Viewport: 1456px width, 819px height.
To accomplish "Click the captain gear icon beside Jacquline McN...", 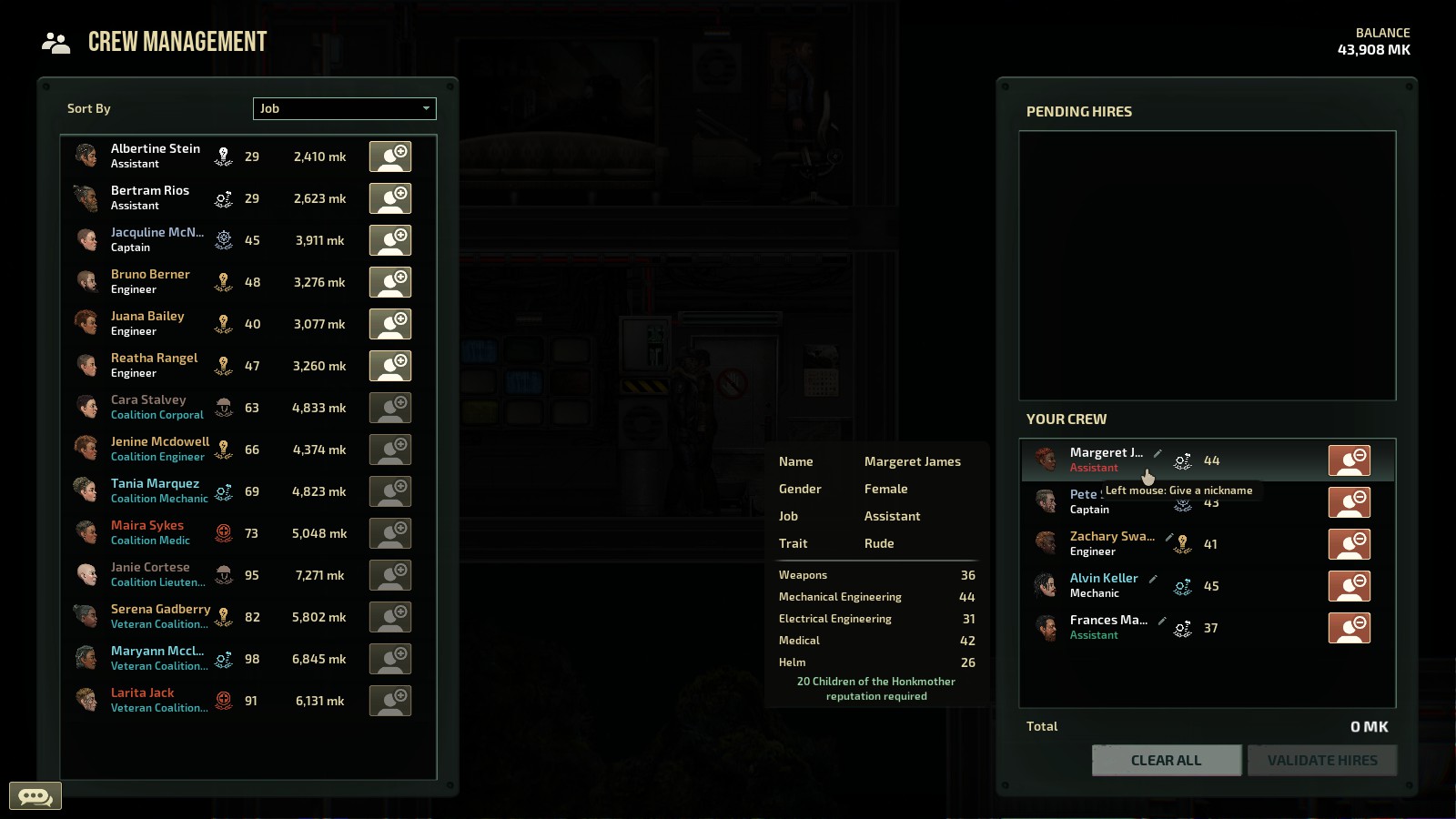I will 223,239.
